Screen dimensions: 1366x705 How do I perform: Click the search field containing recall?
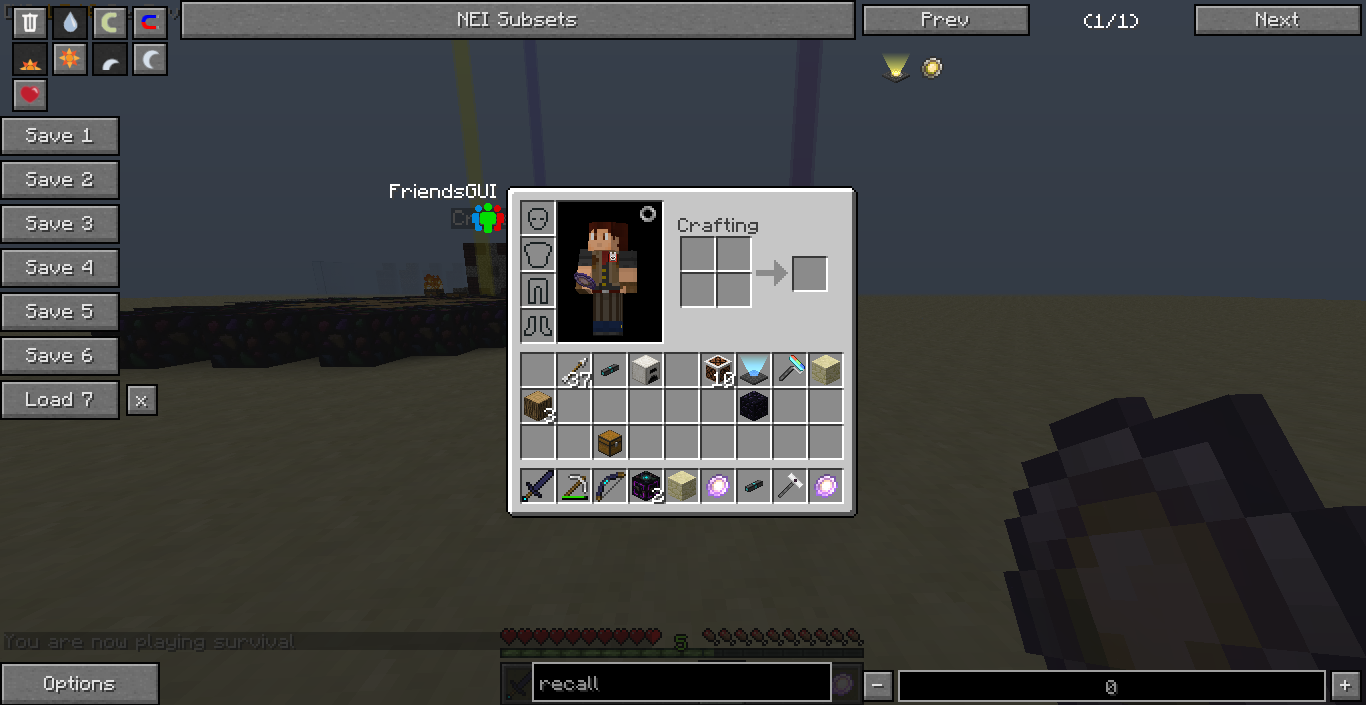click(x=681, y=684)
